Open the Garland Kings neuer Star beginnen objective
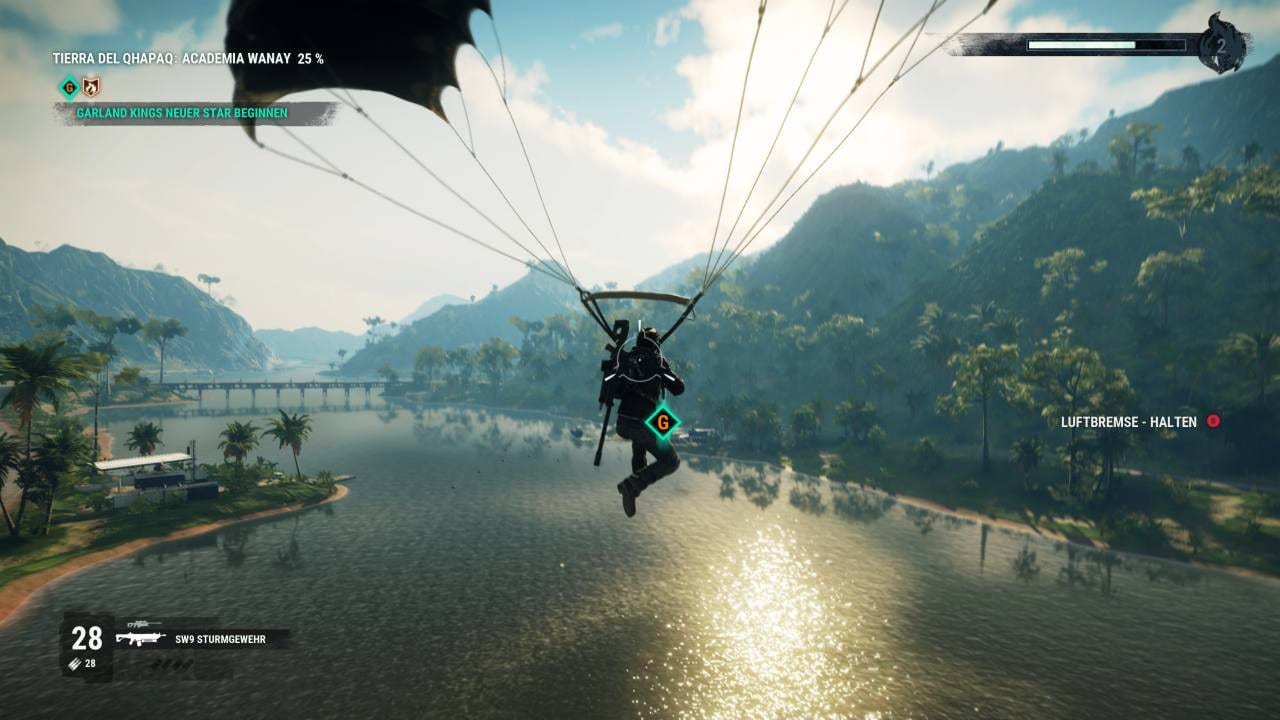Viewport: 1280px width, 720px height. [182, 113]
